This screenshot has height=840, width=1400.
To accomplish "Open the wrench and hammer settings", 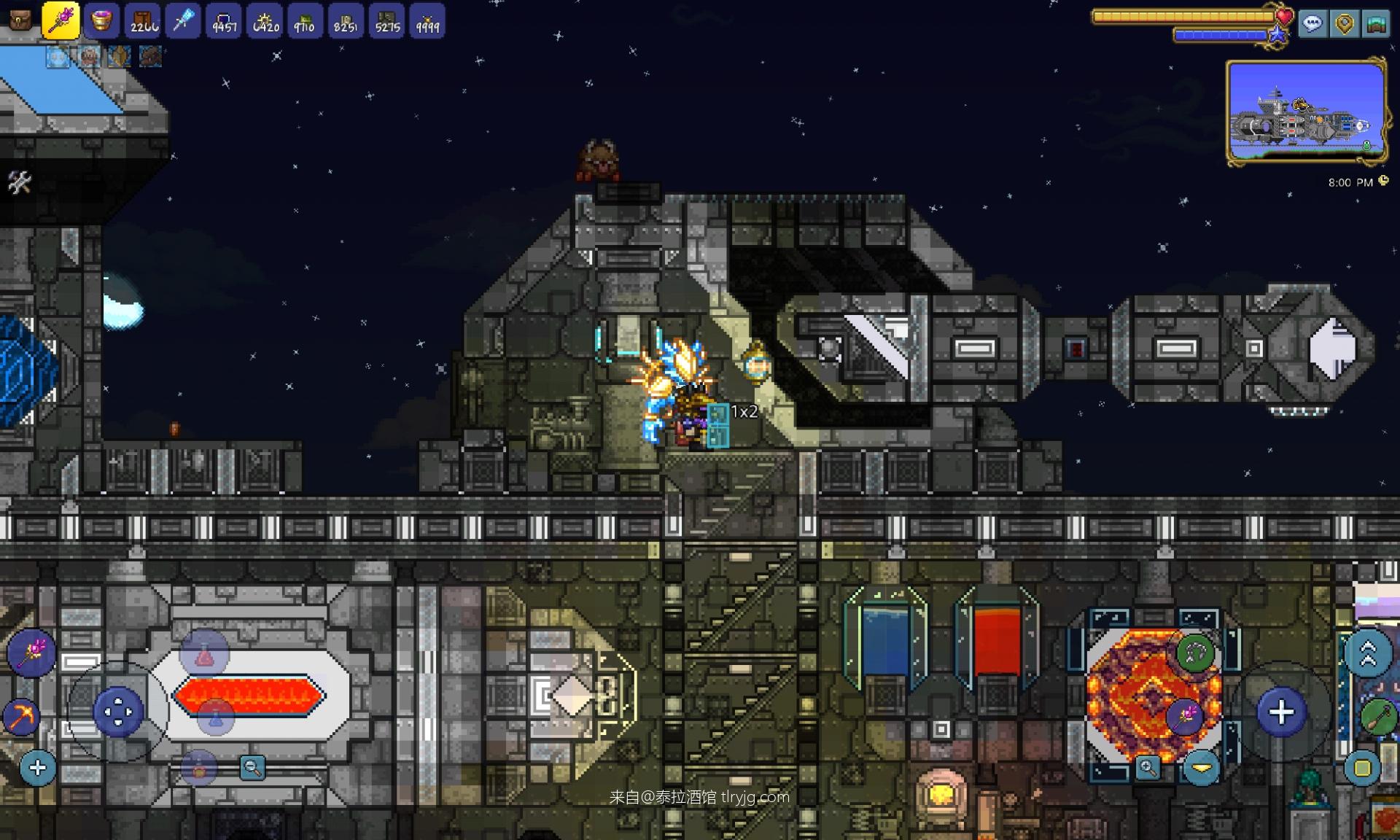I will pos(20,182).
